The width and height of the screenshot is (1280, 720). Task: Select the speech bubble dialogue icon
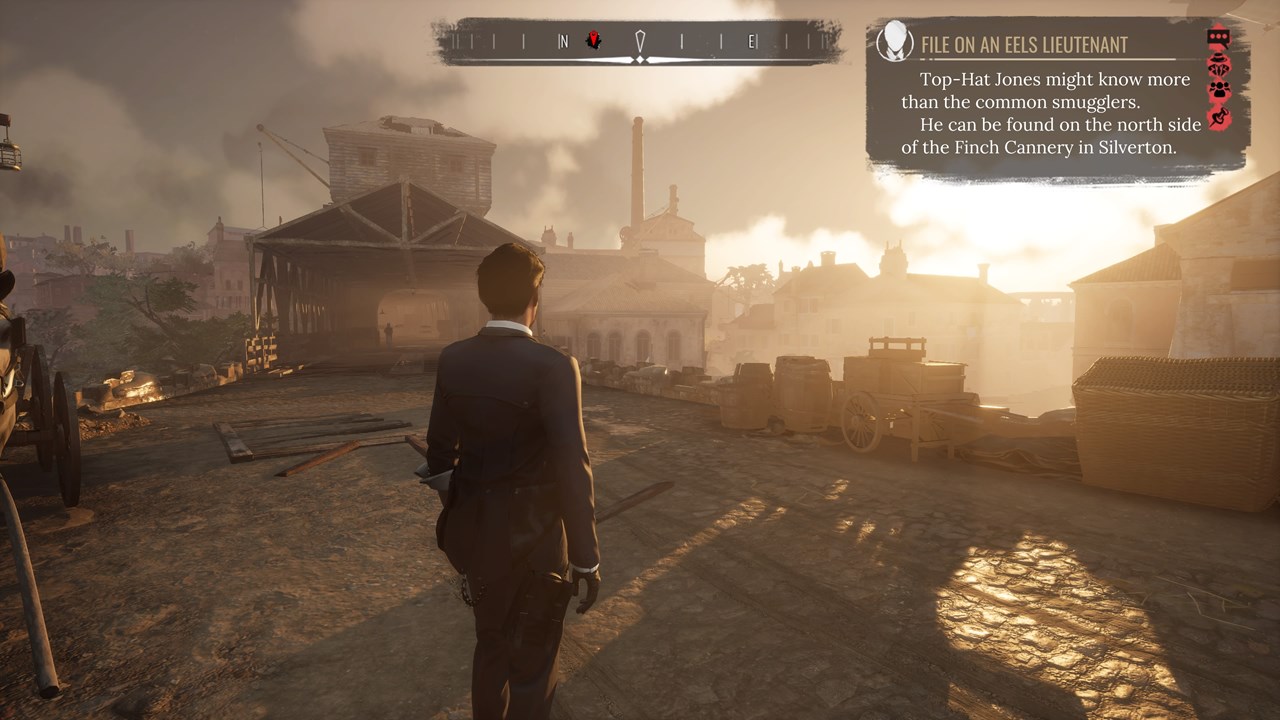[1218, 38]
